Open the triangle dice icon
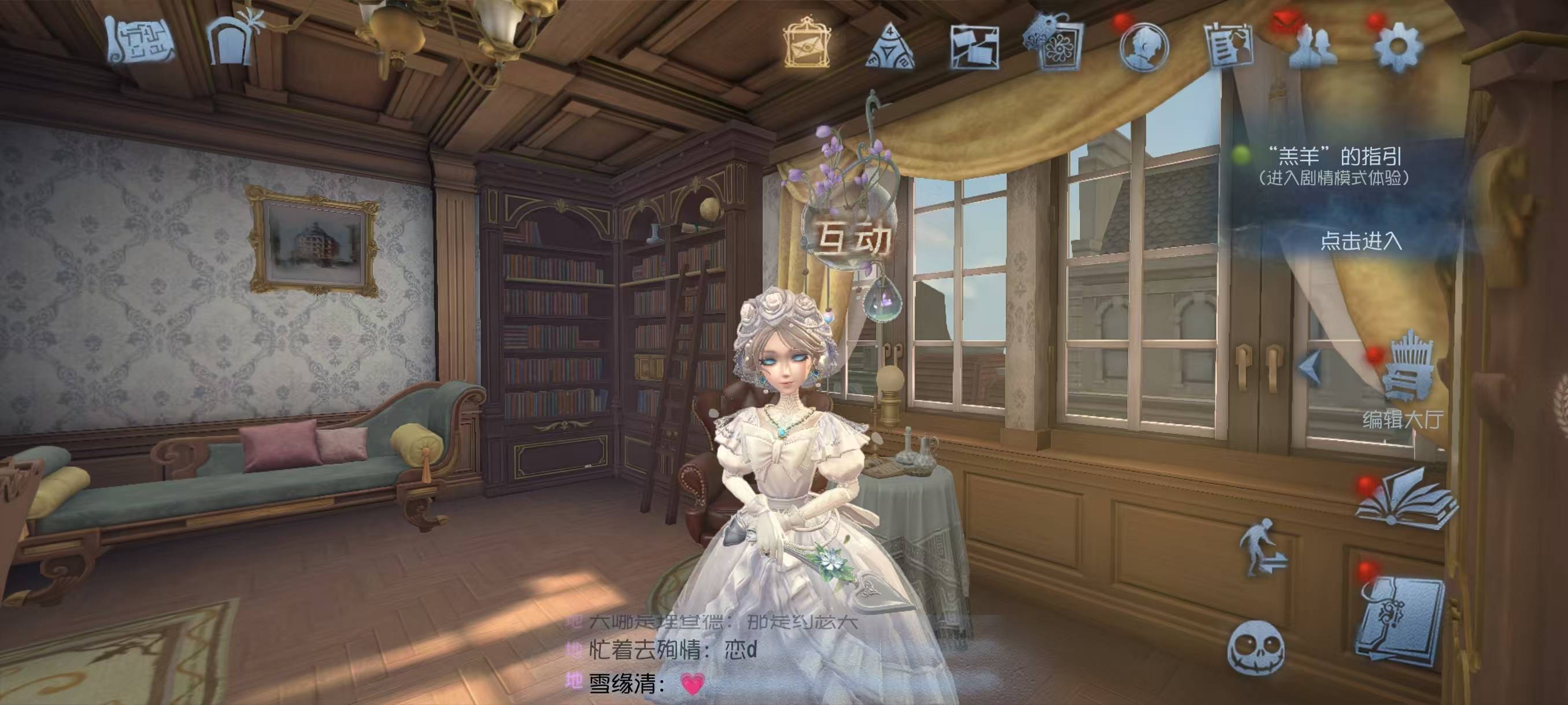 tap(889, 46)
